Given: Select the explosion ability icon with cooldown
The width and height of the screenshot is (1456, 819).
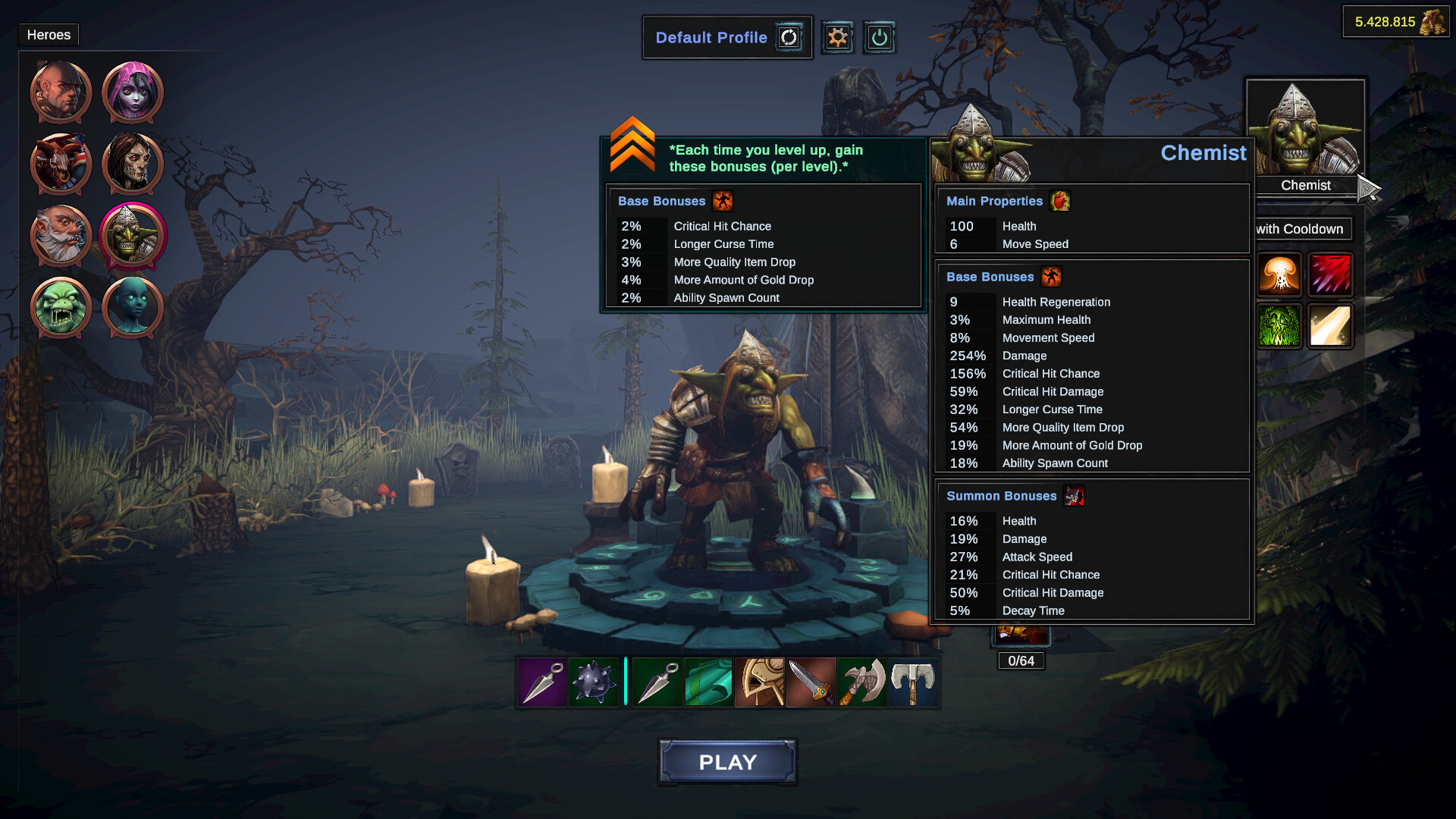Looking at the screenshot, I should click(x=1279, y=275).
